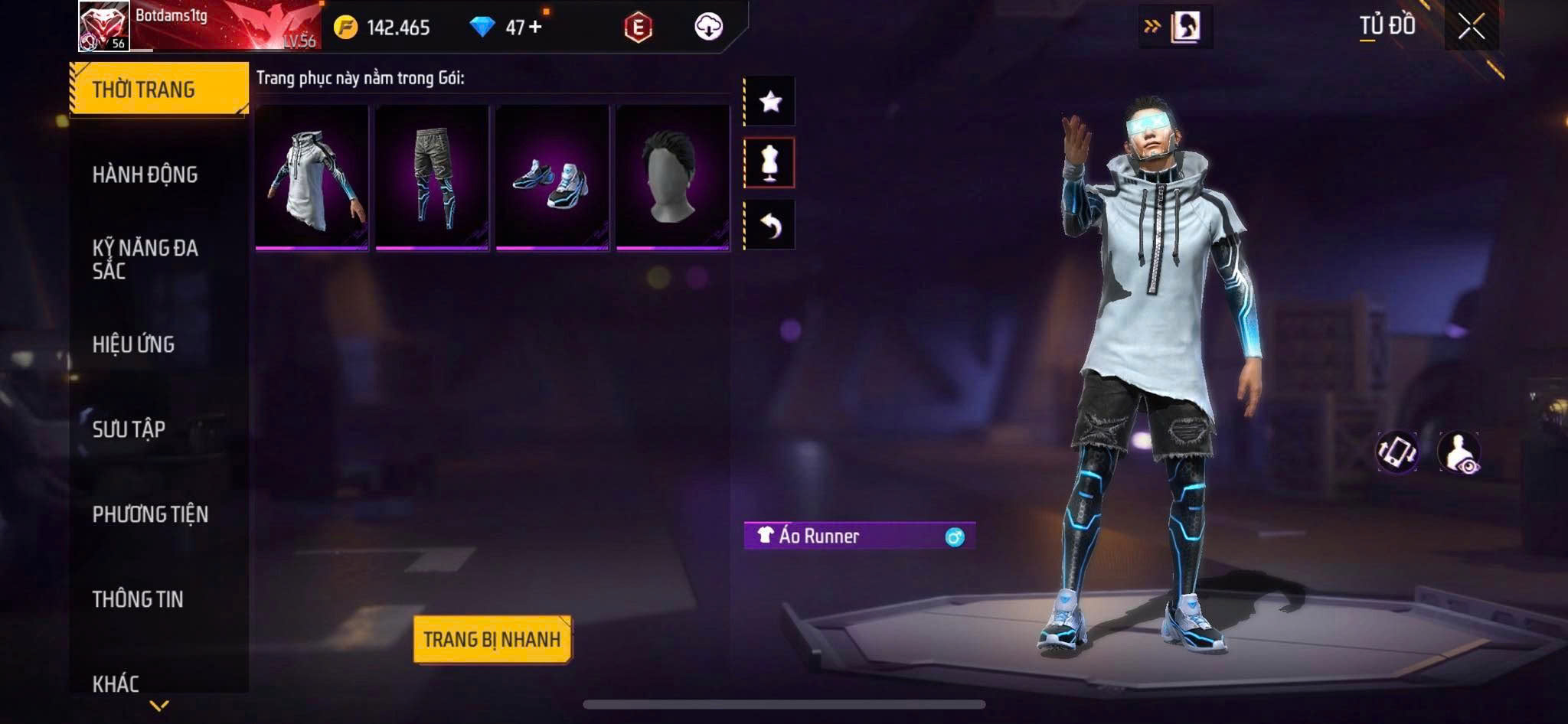This screenshot has height=724, width=1568.
Task: Open the Hành Động category
Action: pos(145,174)
